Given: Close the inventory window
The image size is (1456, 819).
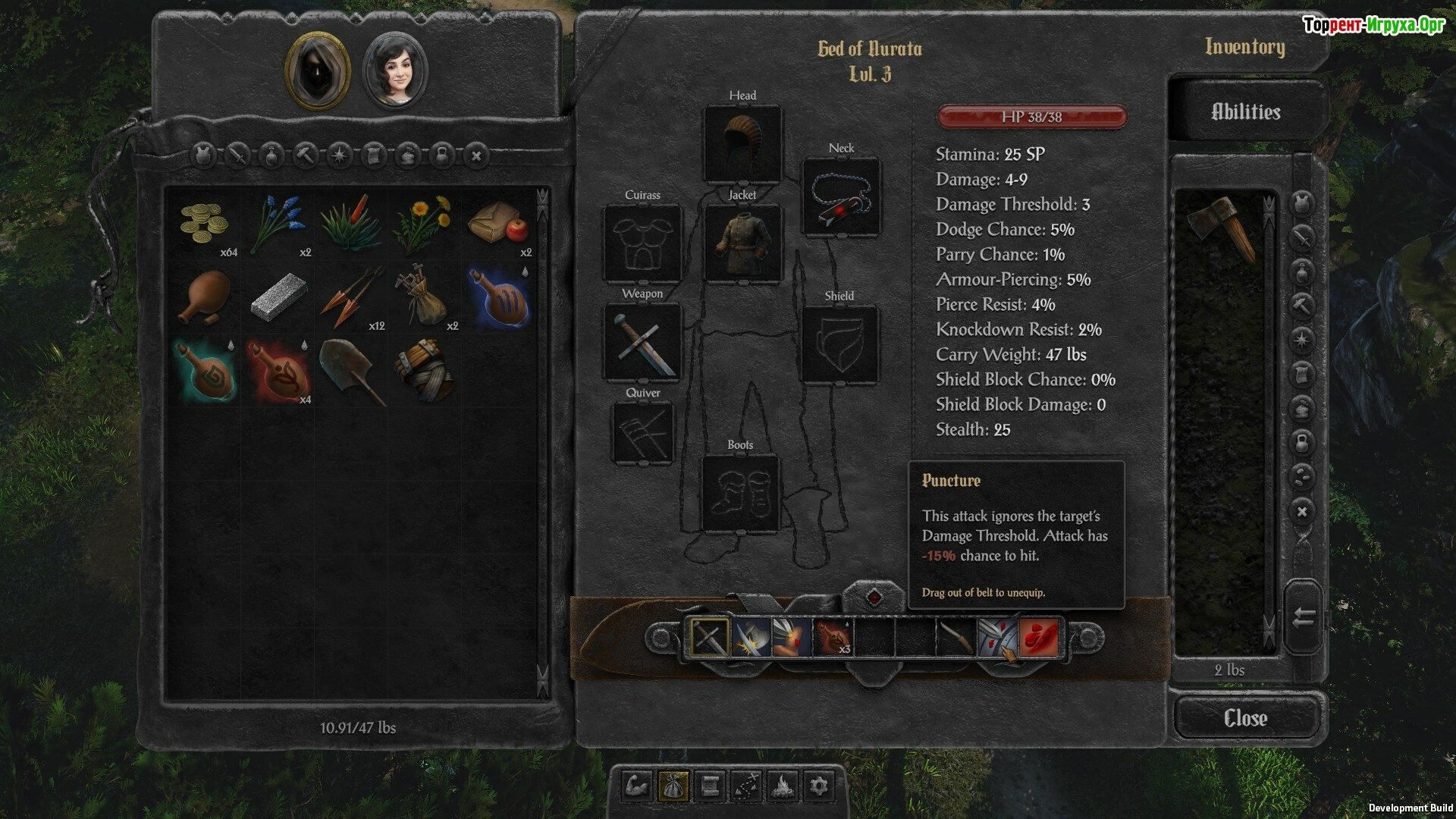Looking at the screenshot, I should point(1245,717).
